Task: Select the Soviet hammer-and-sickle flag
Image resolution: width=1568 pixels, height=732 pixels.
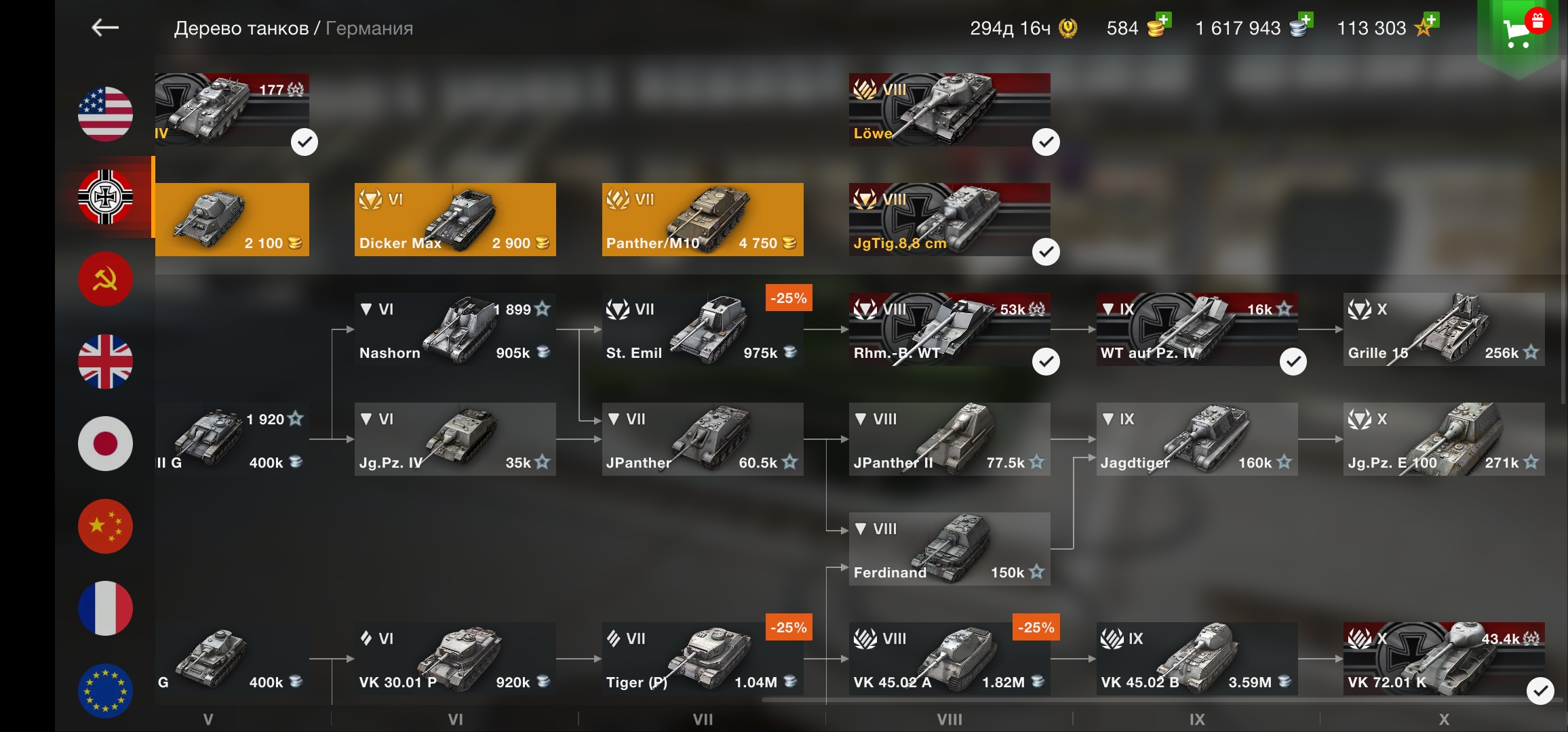Action: [x=105, y=279]
